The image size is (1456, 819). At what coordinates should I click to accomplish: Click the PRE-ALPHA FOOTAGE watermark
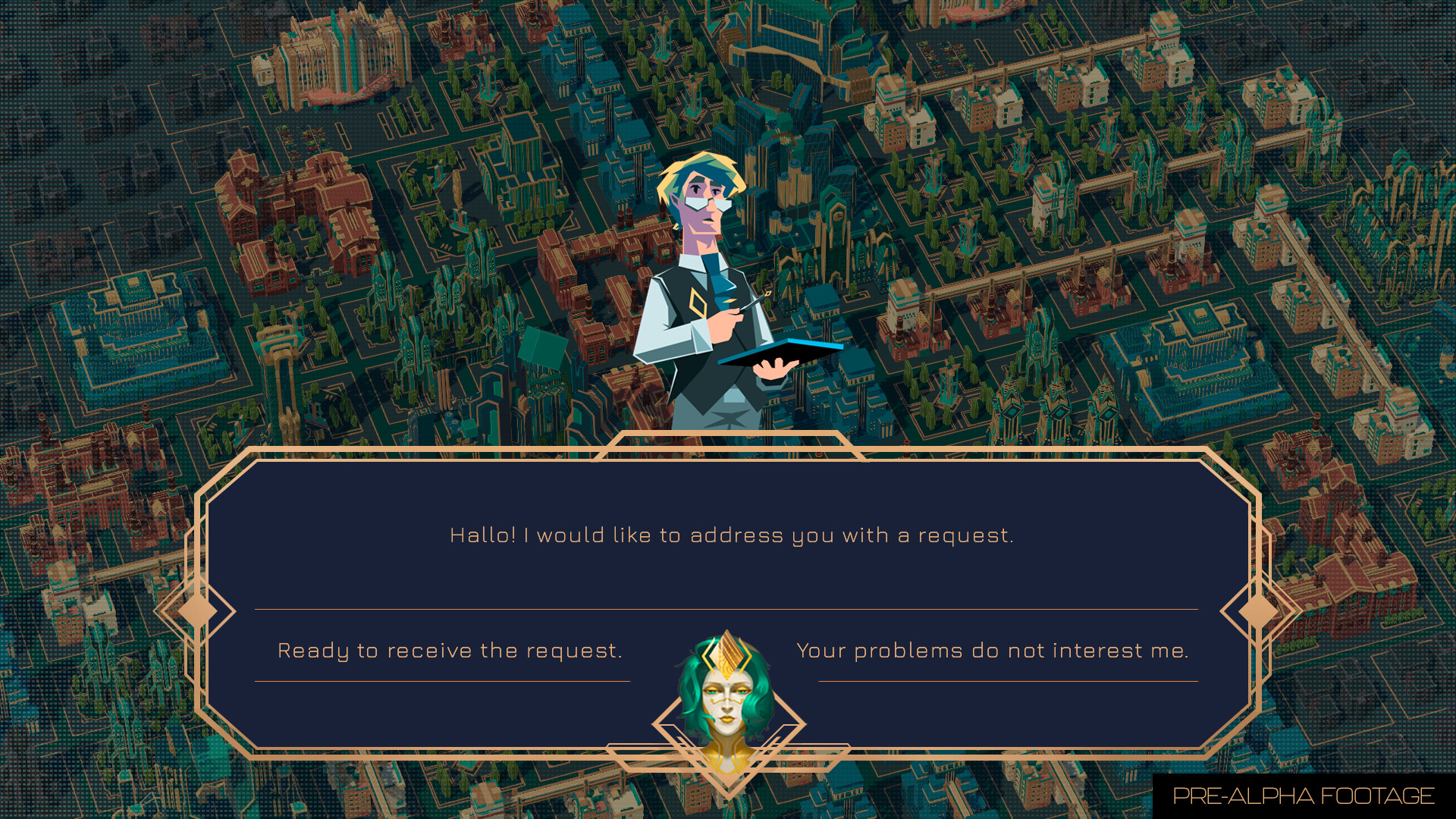1303,796
